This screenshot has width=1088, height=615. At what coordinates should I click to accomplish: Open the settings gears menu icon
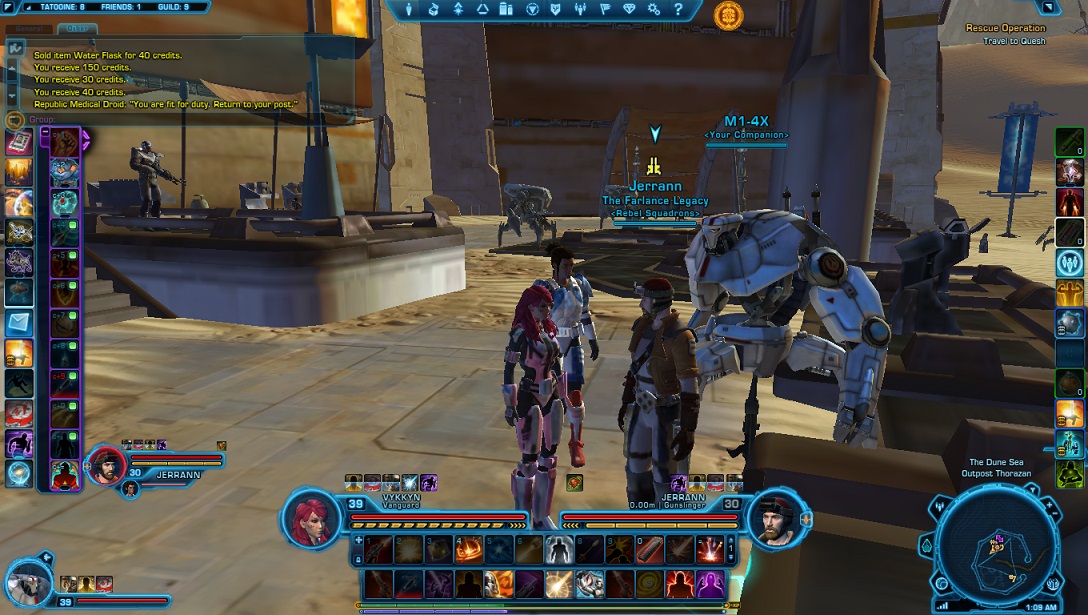click(x=654, y=9)
